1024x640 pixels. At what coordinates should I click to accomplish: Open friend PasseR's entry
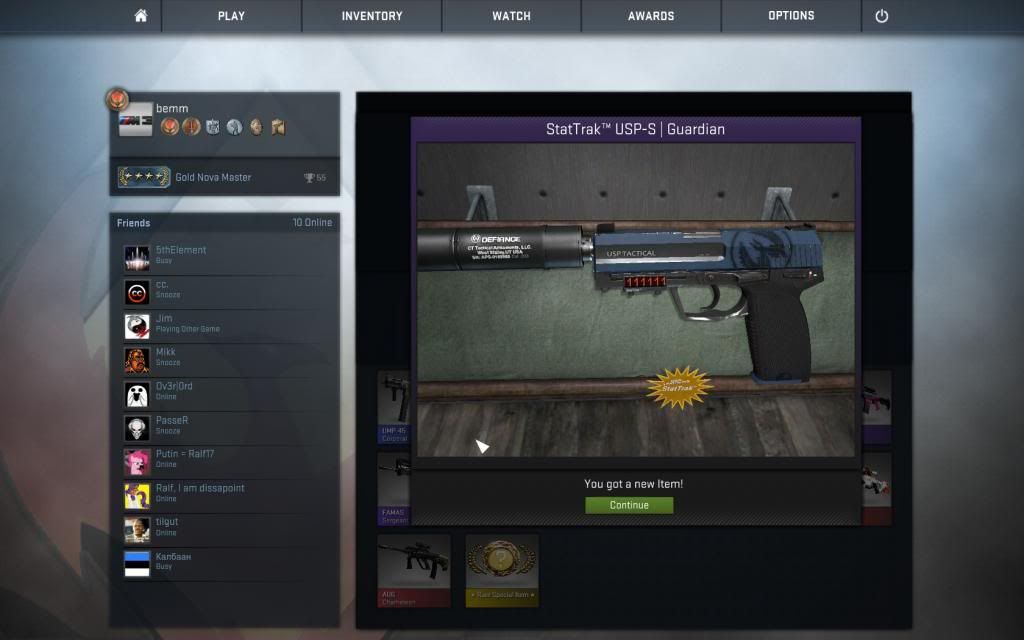[x=171, y=425]
